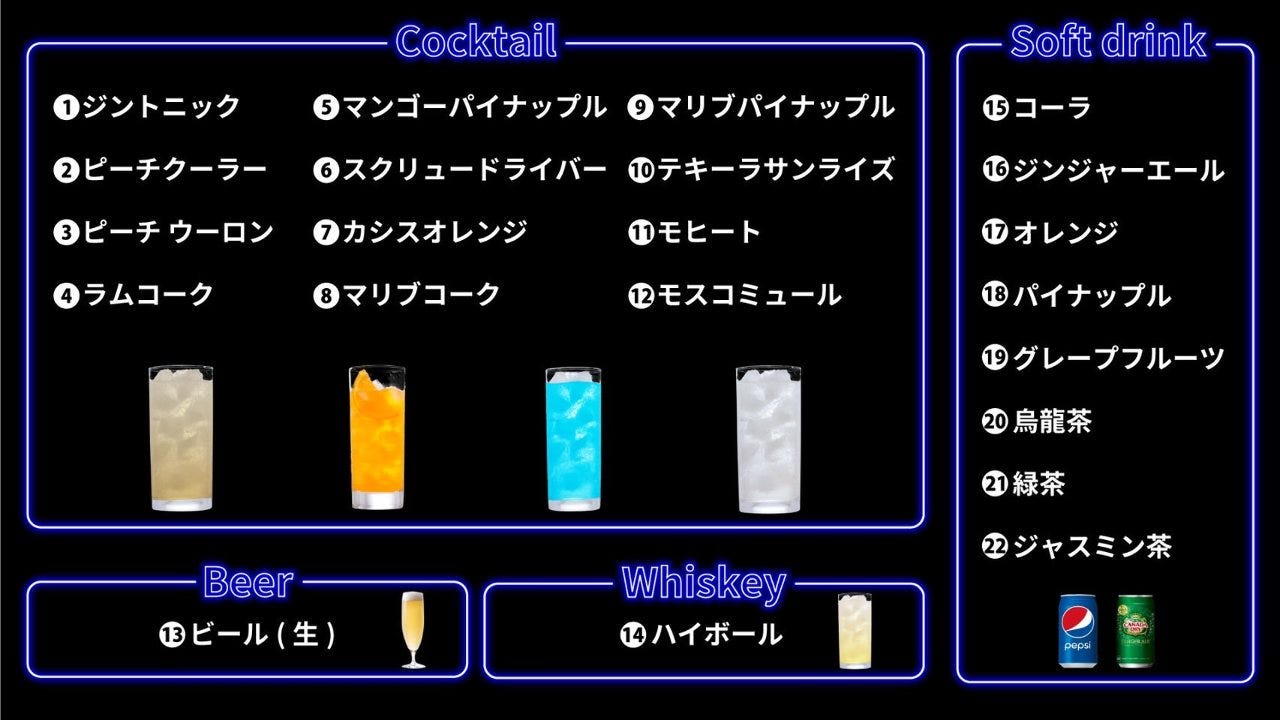
Task: Select ラムコーク cocktail
Action: [x=134, y=295]
